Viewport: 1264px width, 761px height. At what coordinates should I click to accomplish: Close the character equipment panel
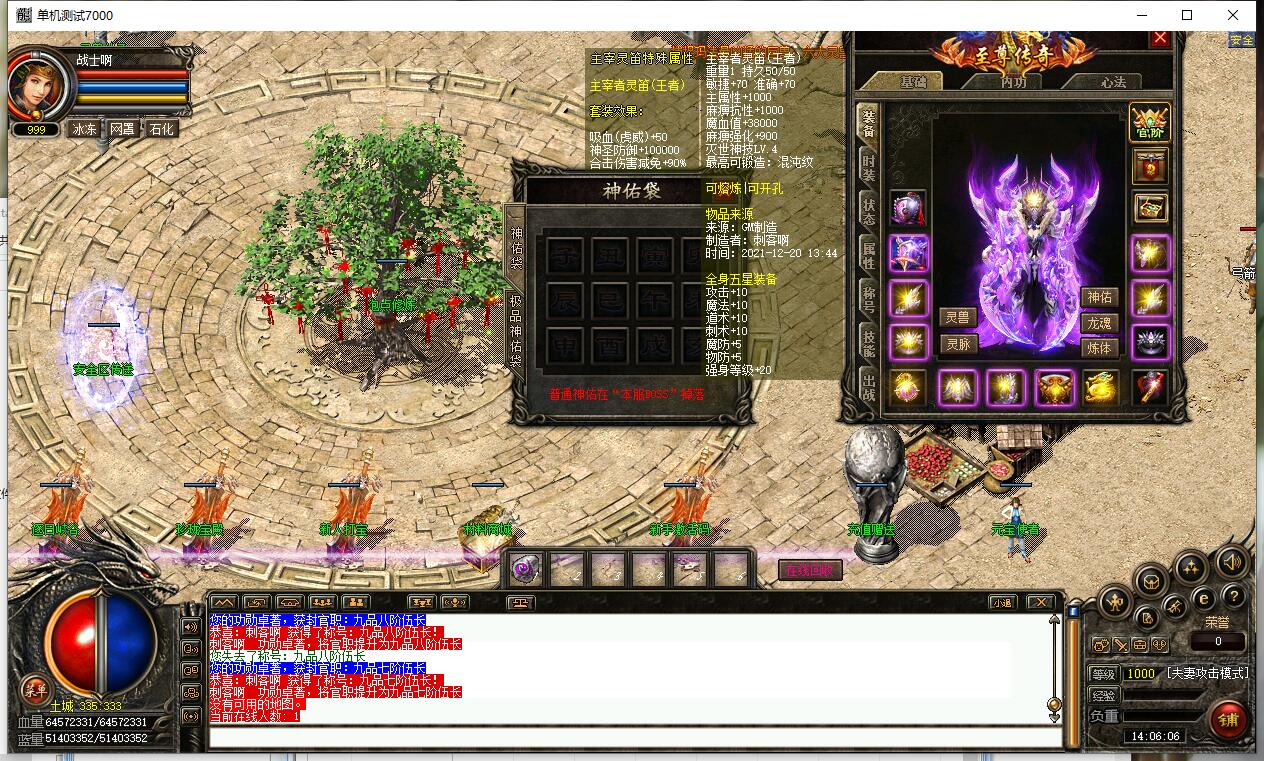point(1160,38)
